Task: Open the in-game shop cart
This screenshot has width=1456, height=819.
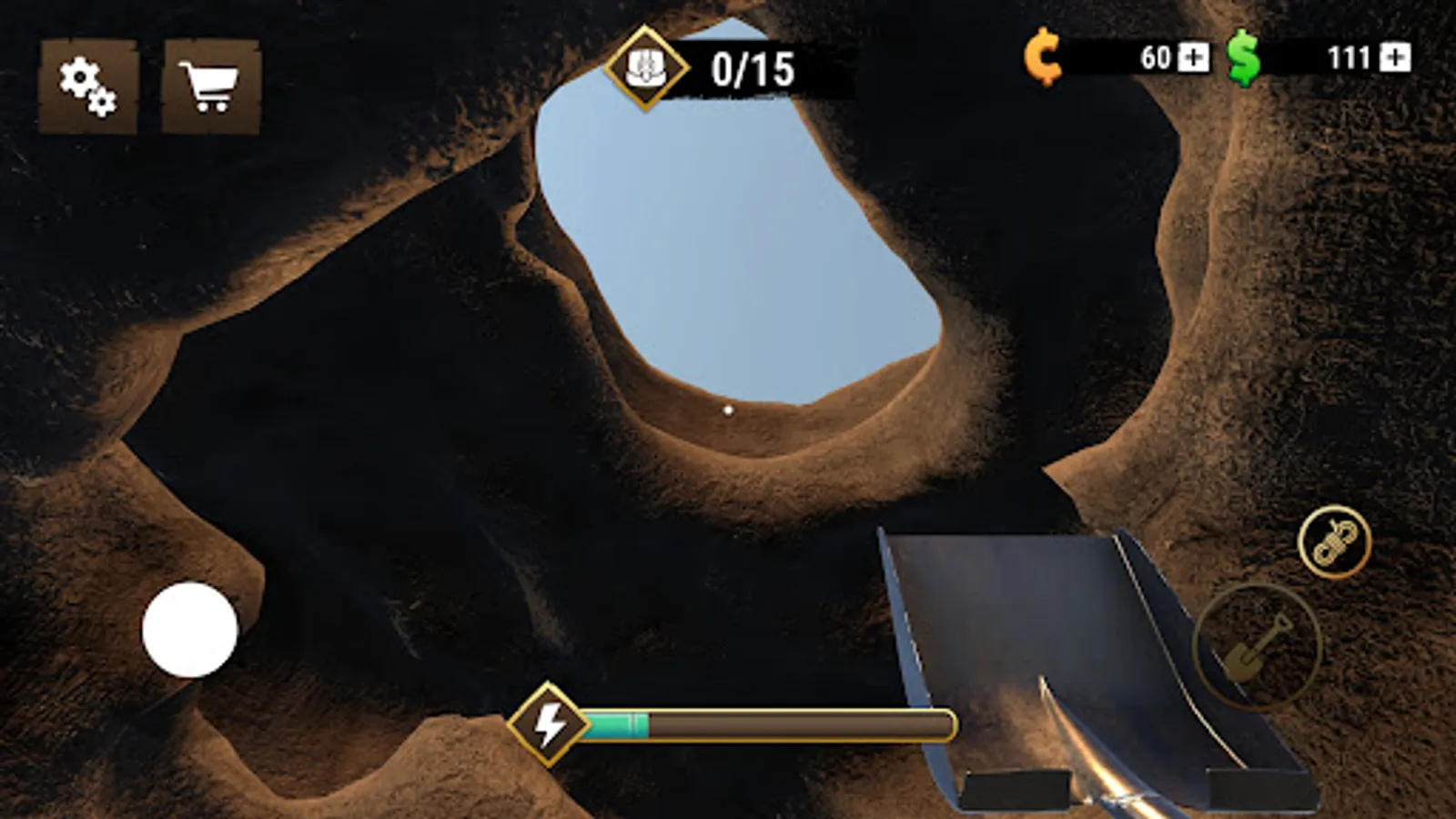Action: 210,86
